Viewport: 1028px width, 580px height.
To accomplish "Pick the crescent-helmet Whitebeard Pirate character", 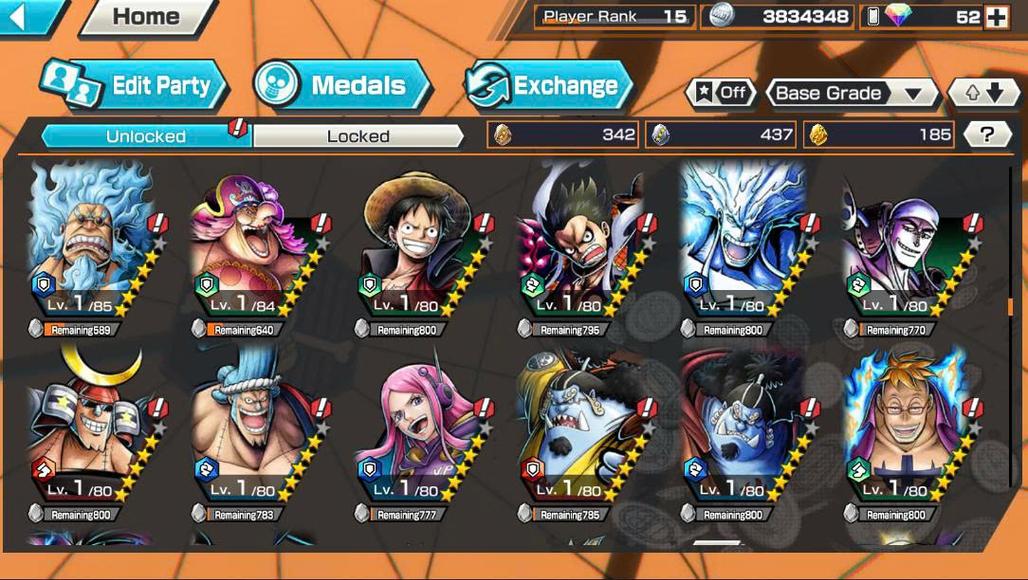I will click(88, 430).
